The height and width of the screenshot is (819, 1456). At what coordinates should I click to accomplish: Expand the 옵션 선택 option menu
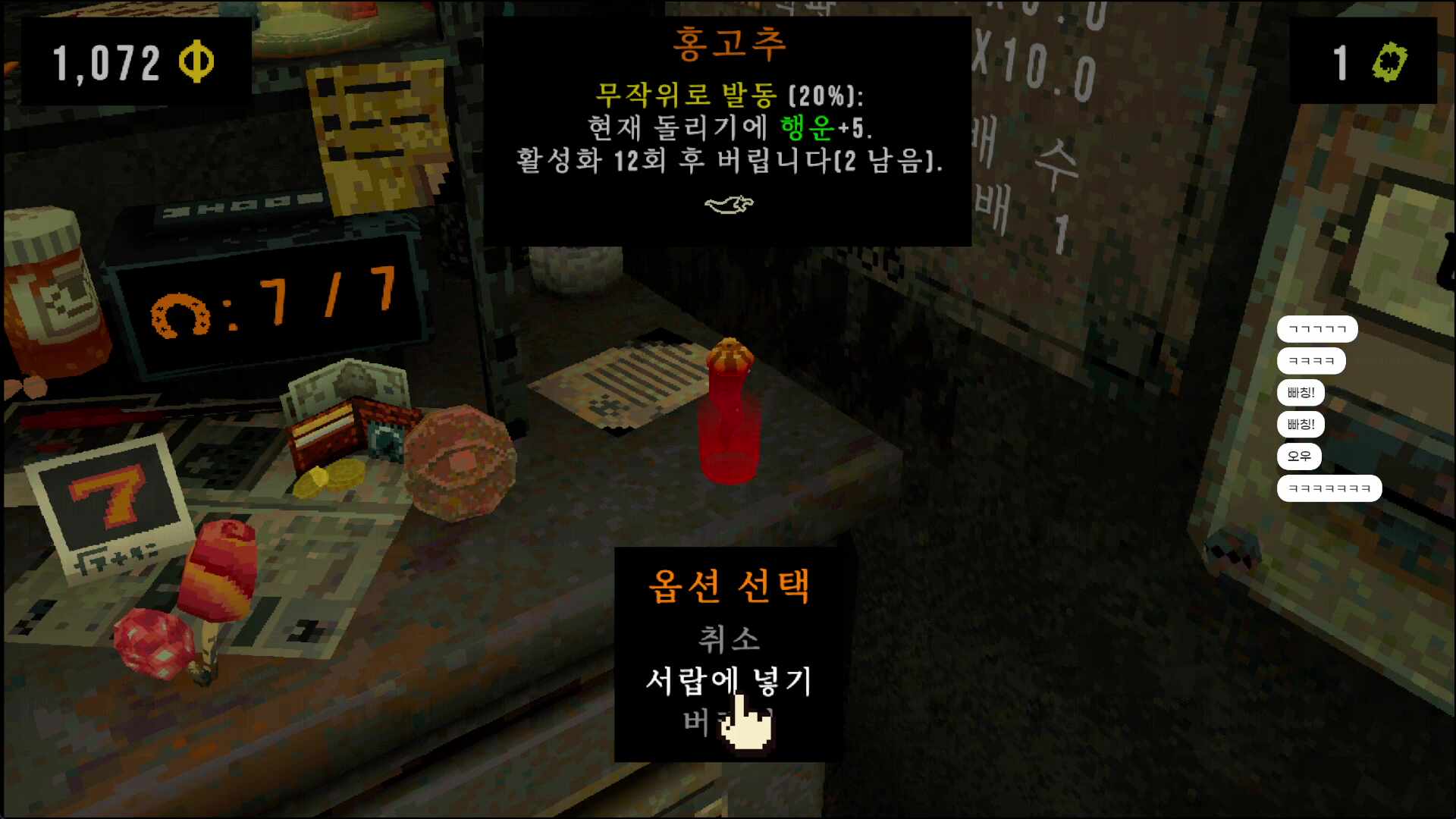pyautogui.click(x=730, y=588)
